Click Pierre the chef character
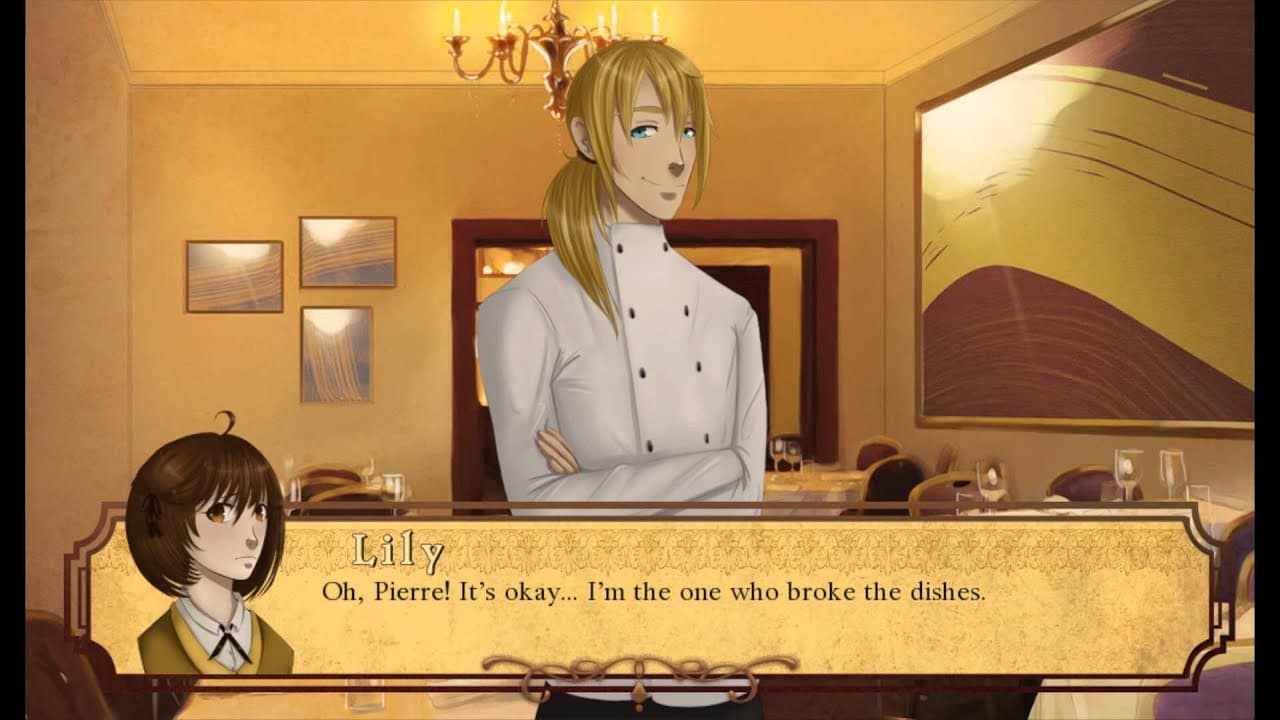This screenshot has height=720, width=1280. pos(640,300)
